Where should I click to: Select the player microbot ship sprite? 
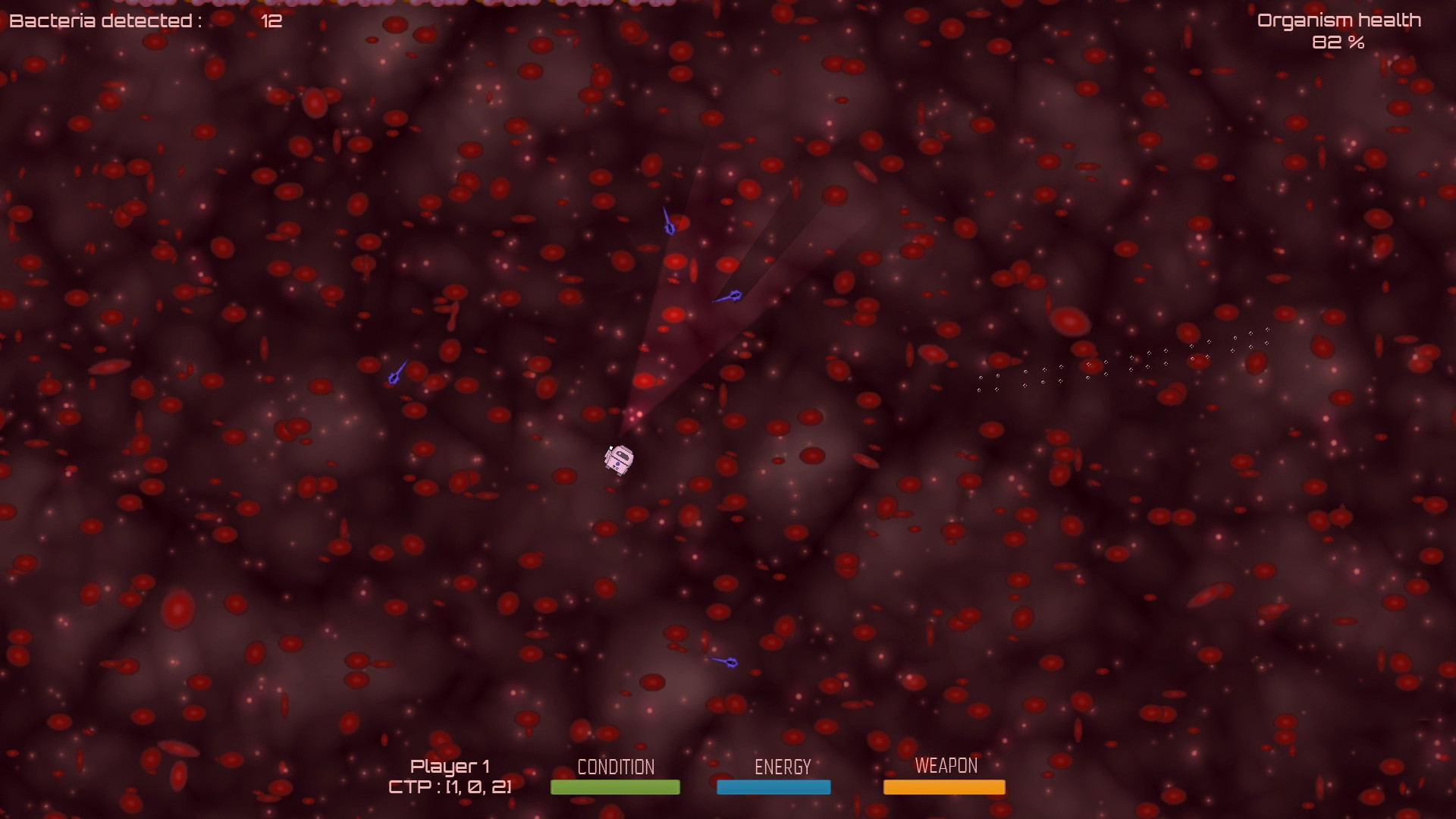pyautogui.click(x=618, y=459)
